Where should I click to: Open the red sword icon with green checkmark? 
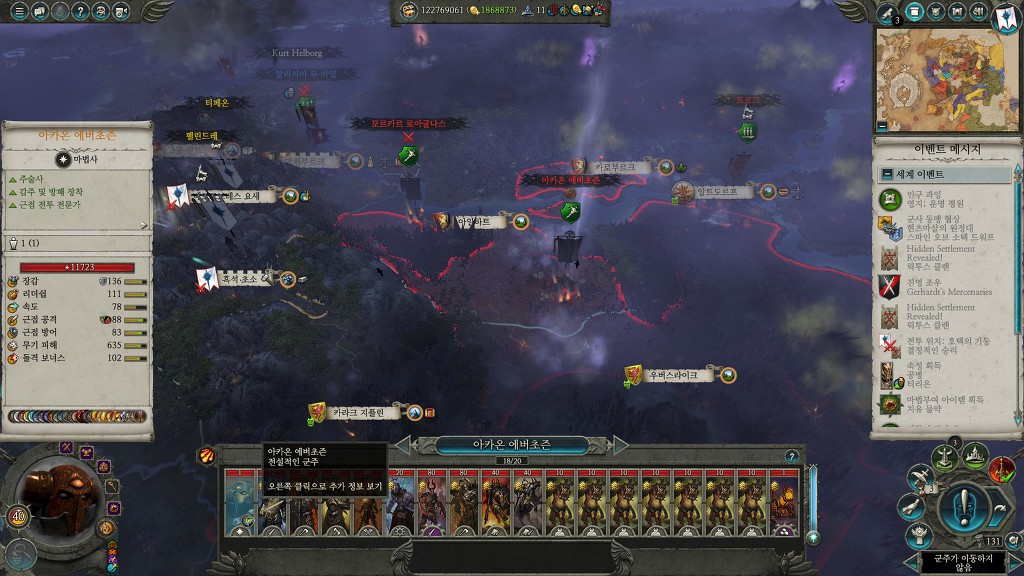[x=1002, y=468]
